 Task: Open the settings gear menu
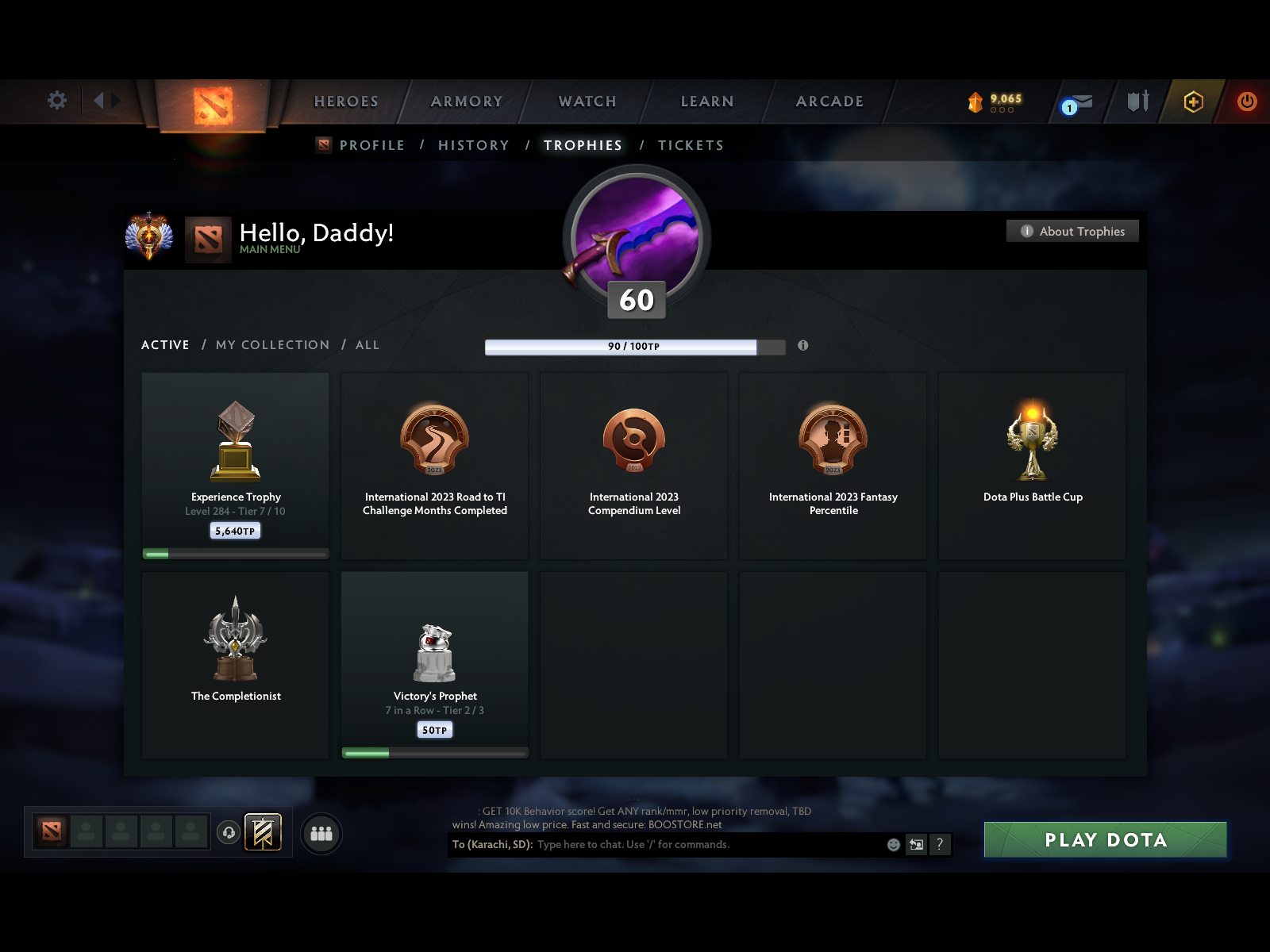coord(56,101)
